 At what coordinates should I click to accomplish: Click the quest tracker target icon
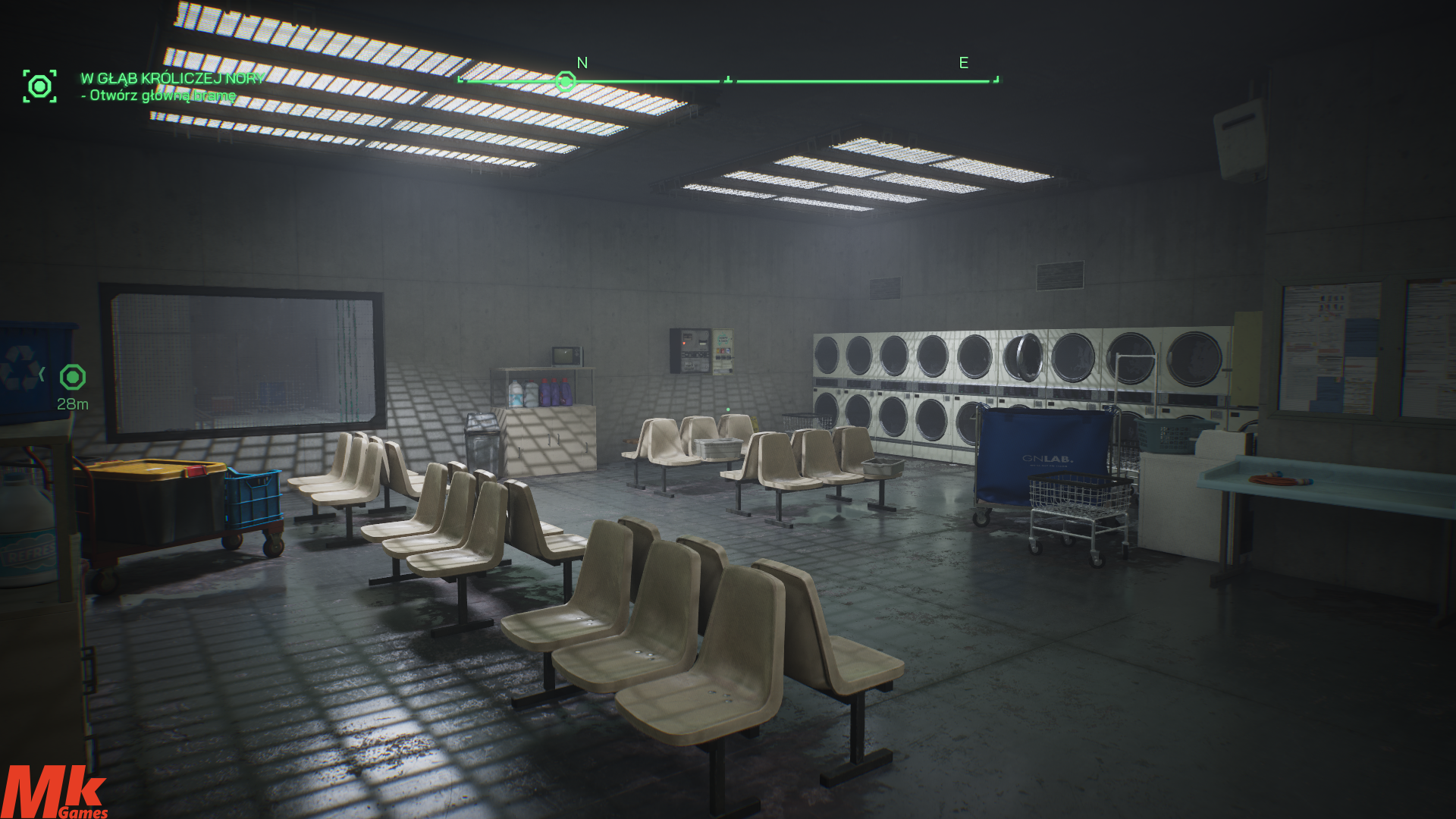(39, 86)
